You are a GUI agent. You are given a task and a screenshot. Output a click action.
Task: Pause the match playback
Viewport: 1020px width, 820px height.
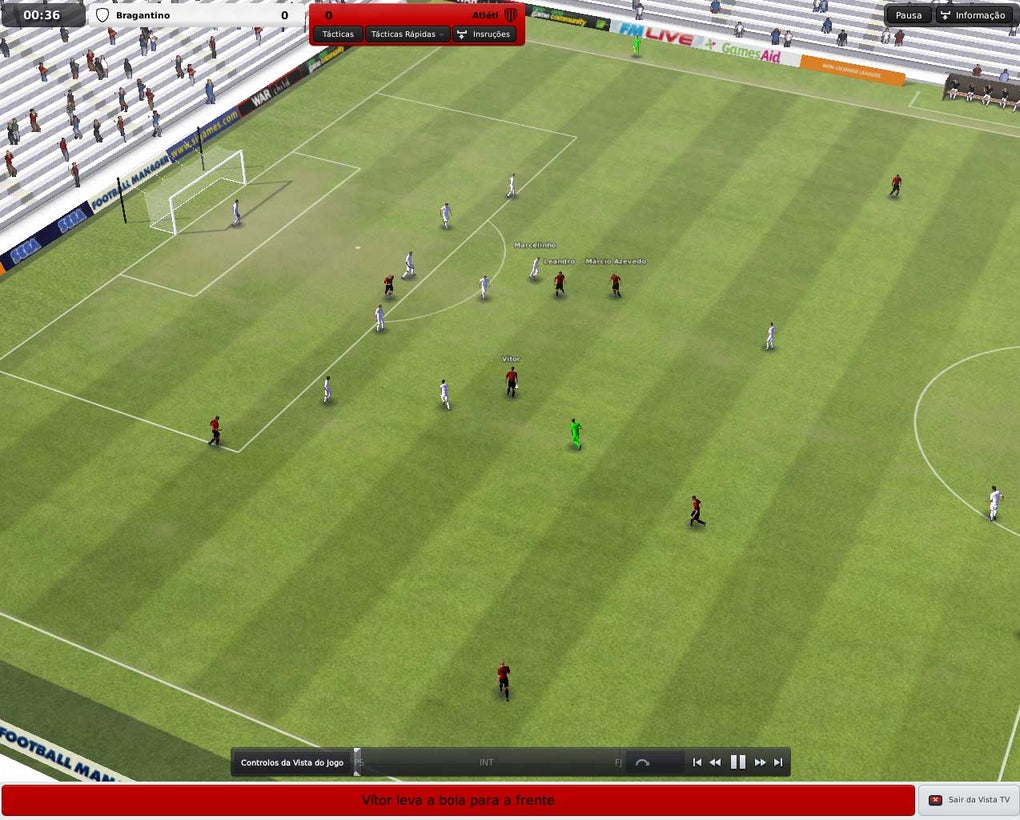[x=738, y=762]
